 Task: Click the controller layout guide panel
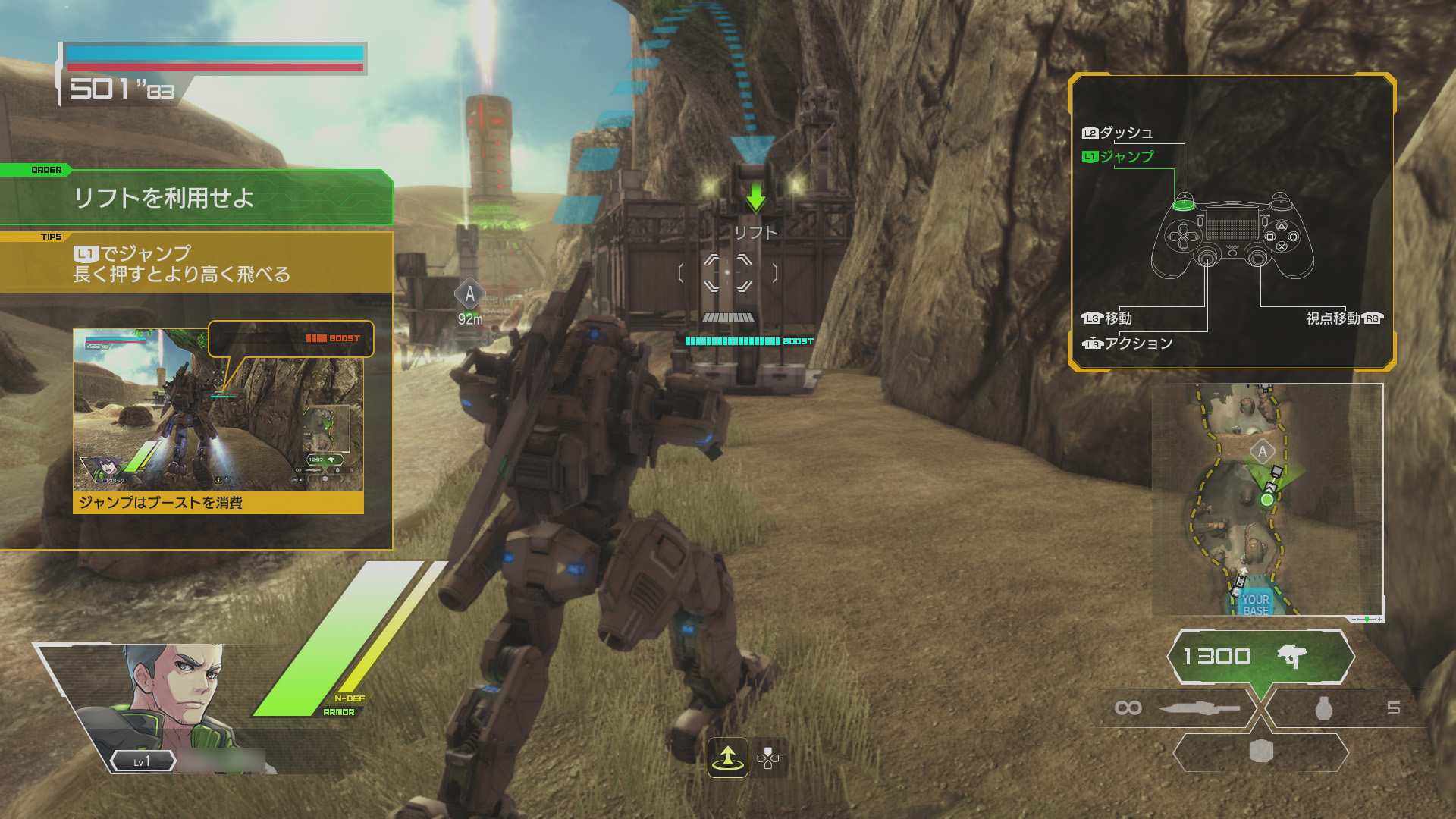click(x=1232, y=221)
